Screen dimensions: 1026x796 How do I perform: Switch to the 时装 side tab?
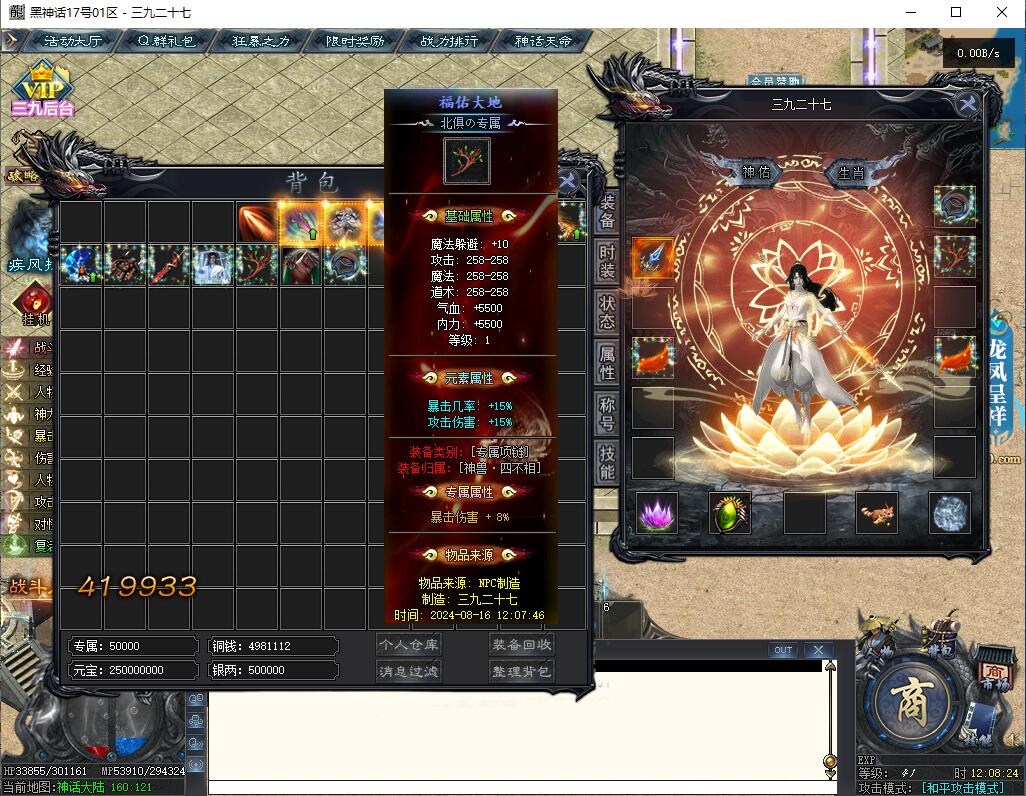click(607, 263)
